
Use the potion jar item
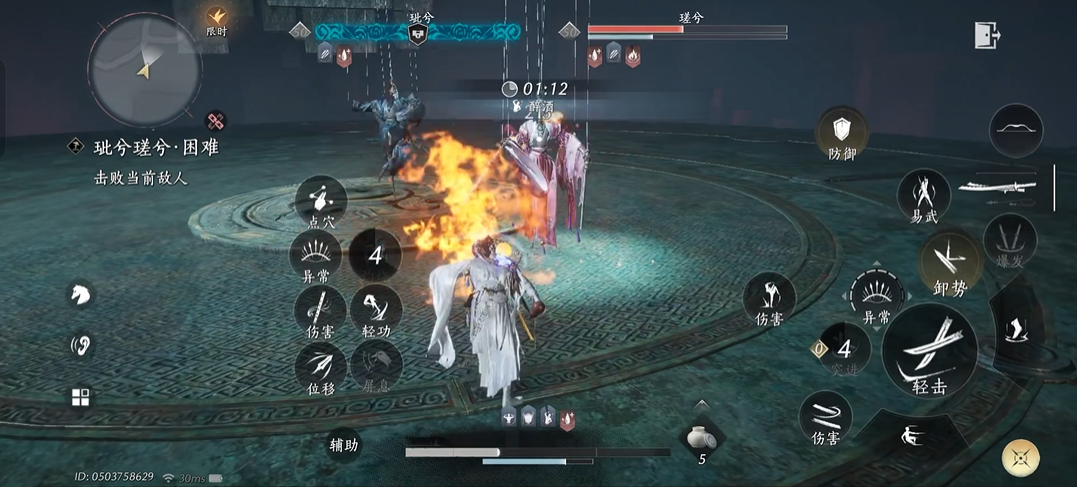point(701,438)
